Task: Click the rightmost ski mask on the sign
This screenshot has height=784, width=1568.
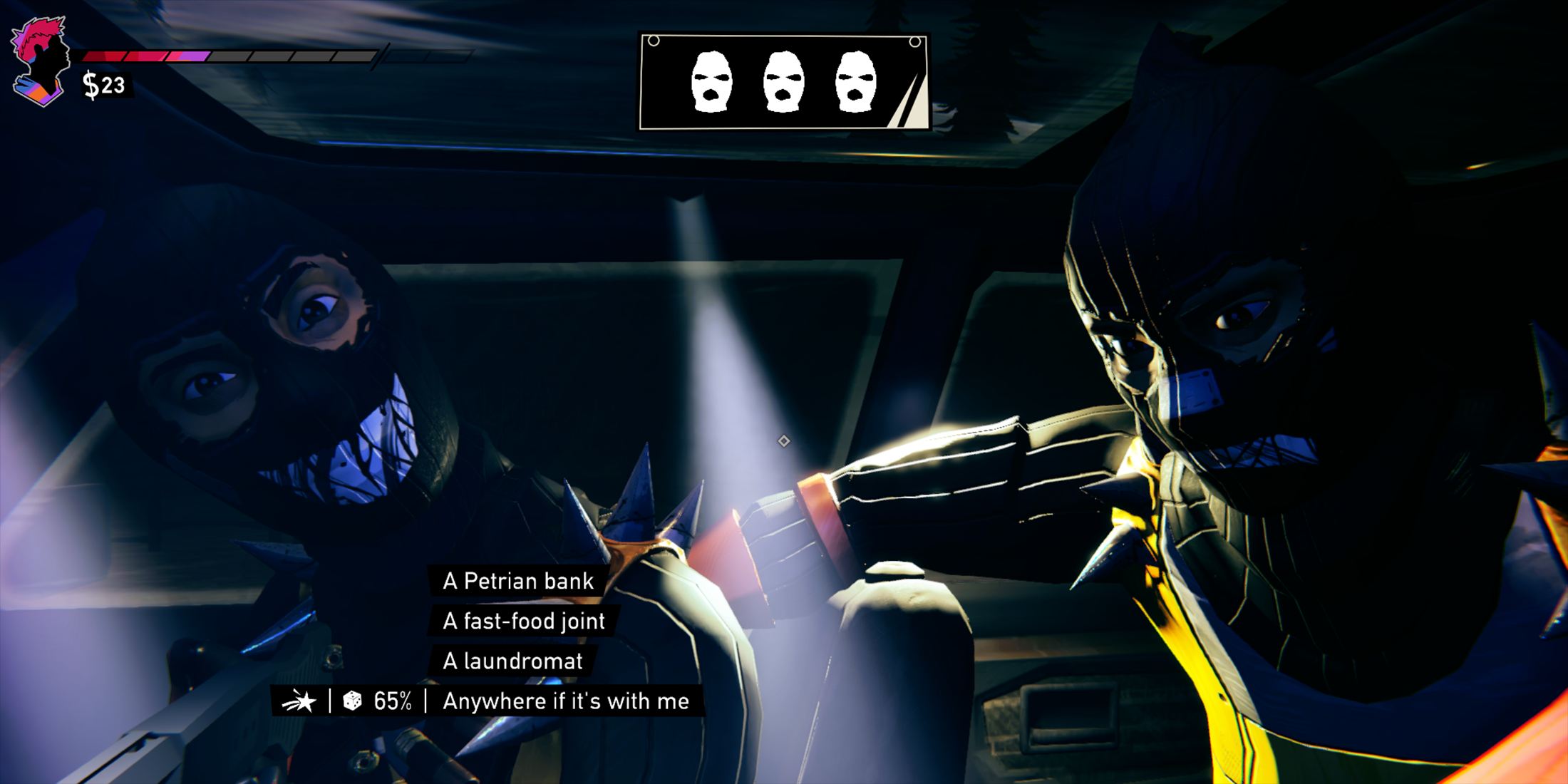Action: pos(855,80)
